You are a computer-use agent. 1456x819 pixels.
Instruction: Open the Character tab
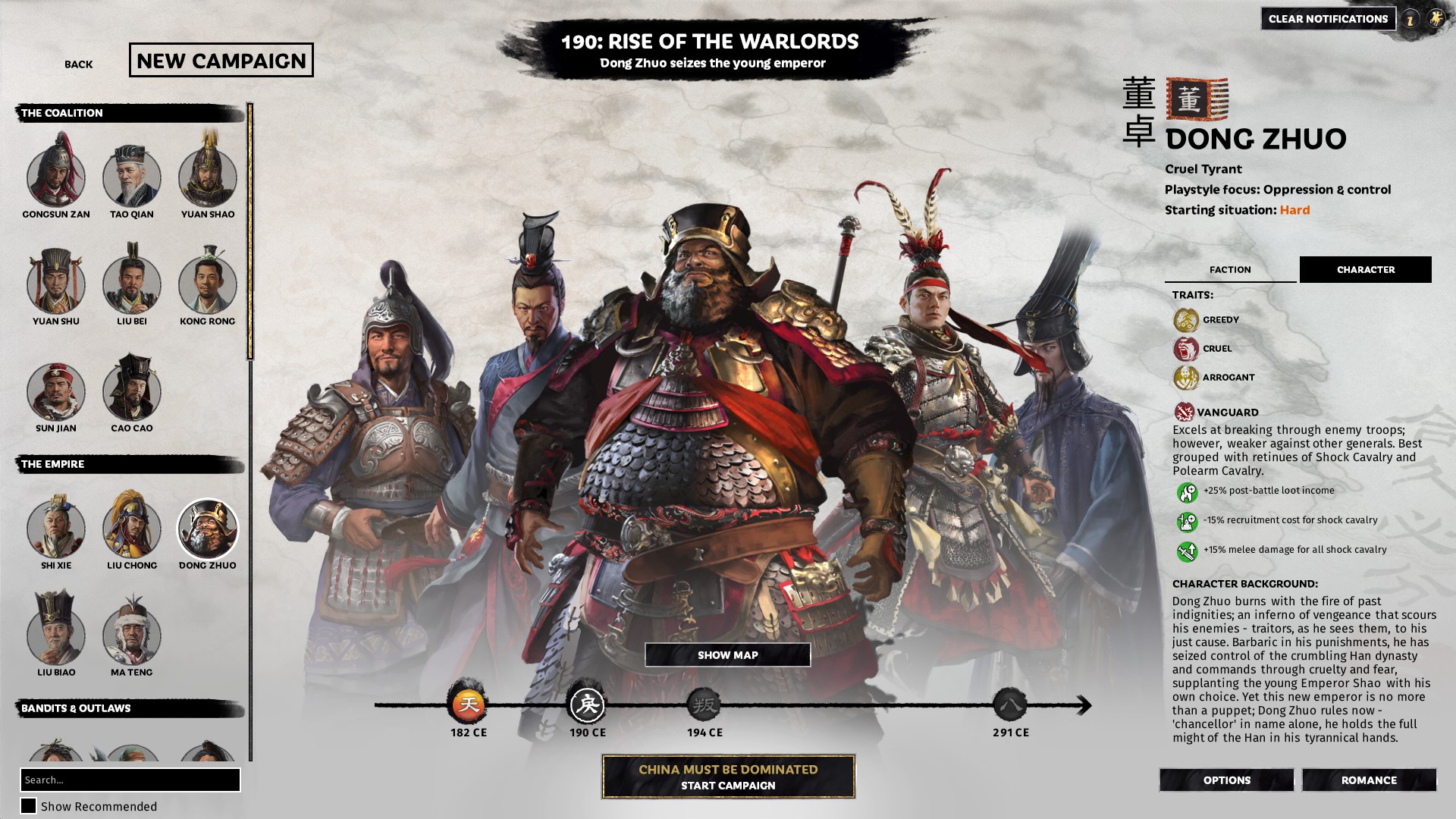1365,270
